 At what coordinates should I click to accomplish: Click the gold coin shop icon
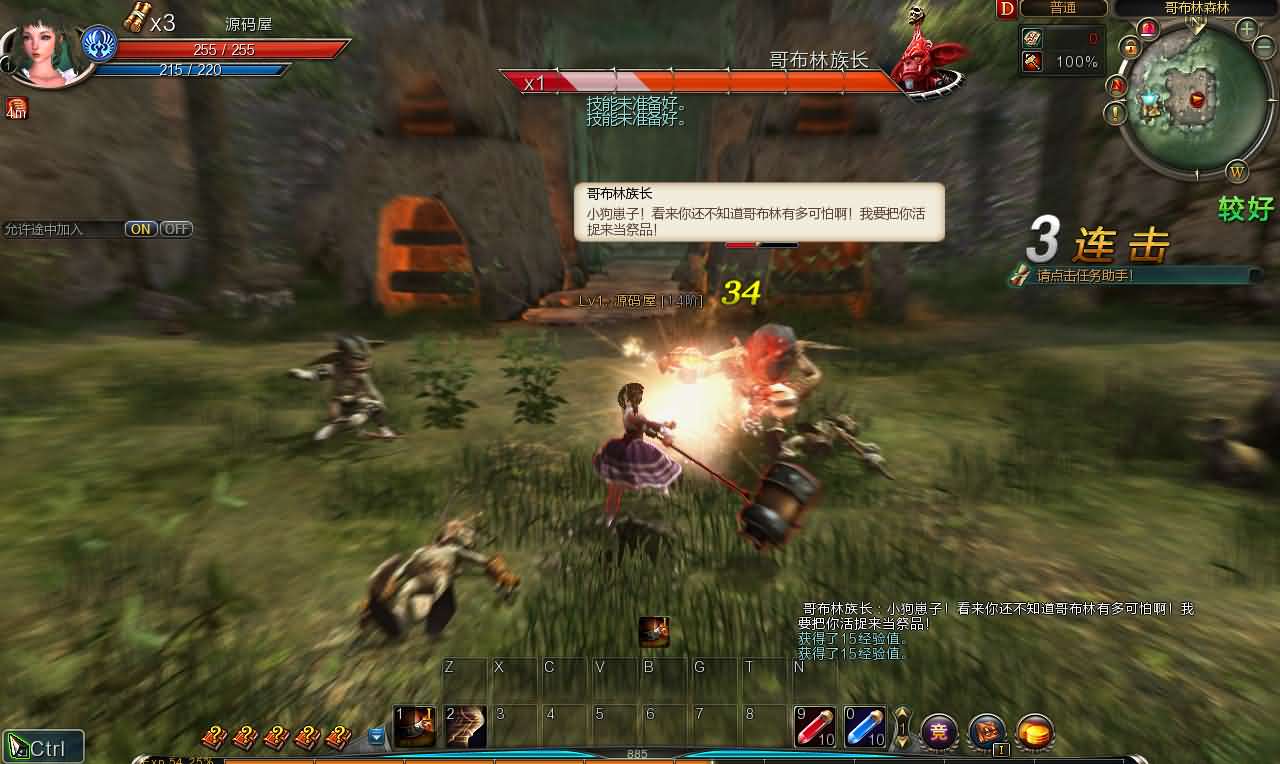tap(1035, 732)
